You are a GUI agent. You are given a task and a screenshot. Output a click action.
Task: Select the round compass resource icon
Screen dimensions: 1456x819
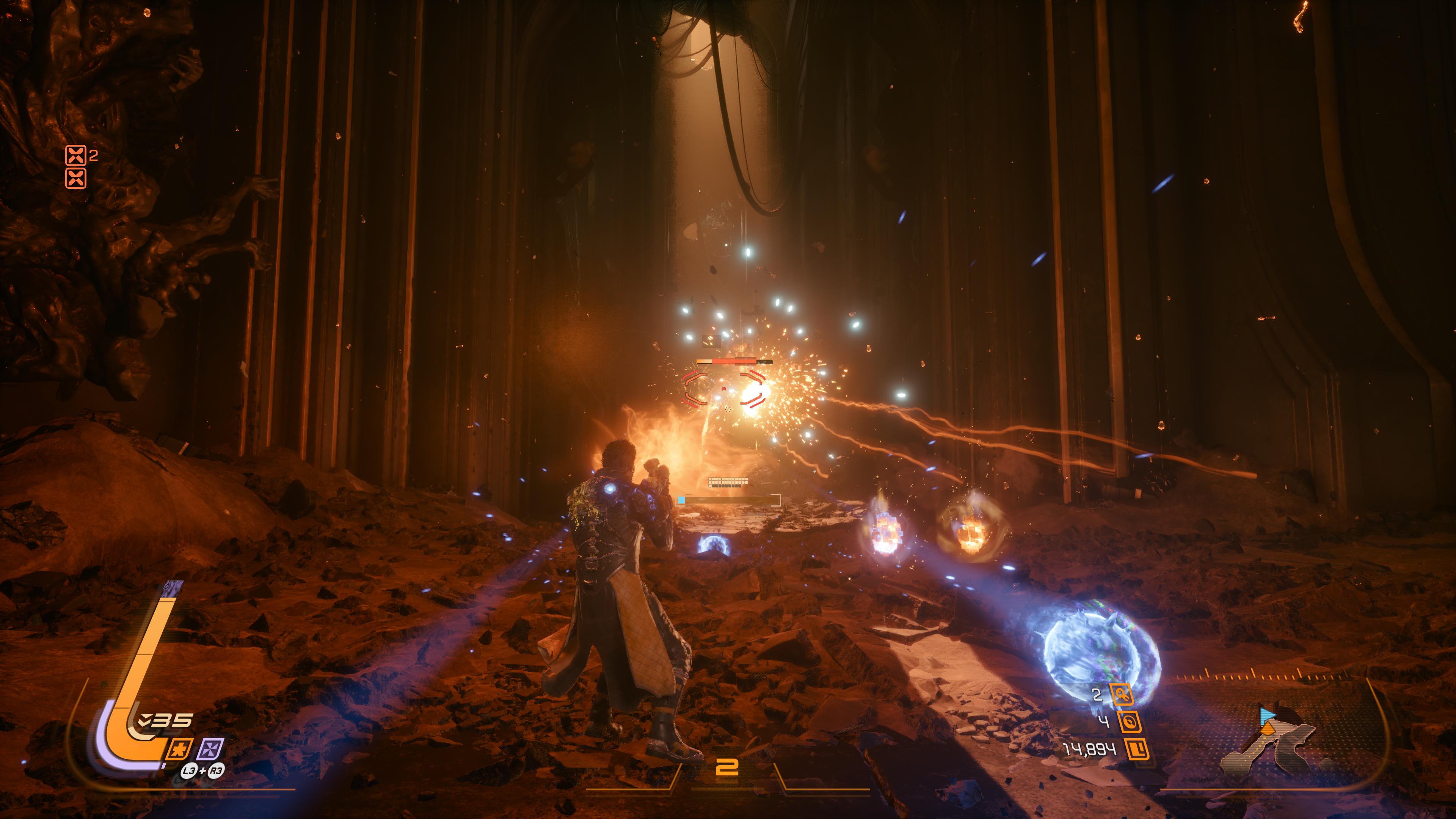click(1128, 722)
